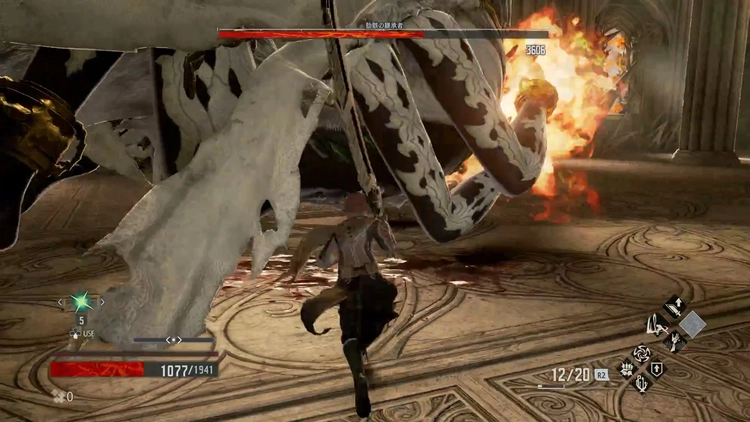Choose the shield with up-arrow gift

pos(656,369)
